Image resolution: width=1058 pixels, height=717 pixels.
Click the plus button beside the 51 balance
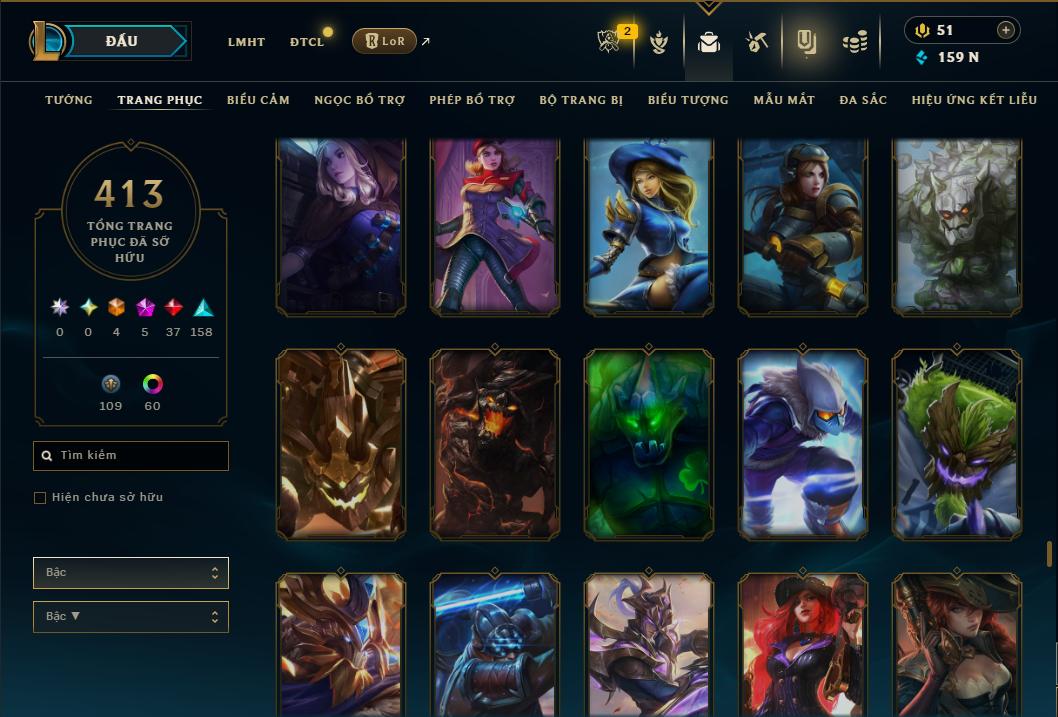[x=1006, y=30]
